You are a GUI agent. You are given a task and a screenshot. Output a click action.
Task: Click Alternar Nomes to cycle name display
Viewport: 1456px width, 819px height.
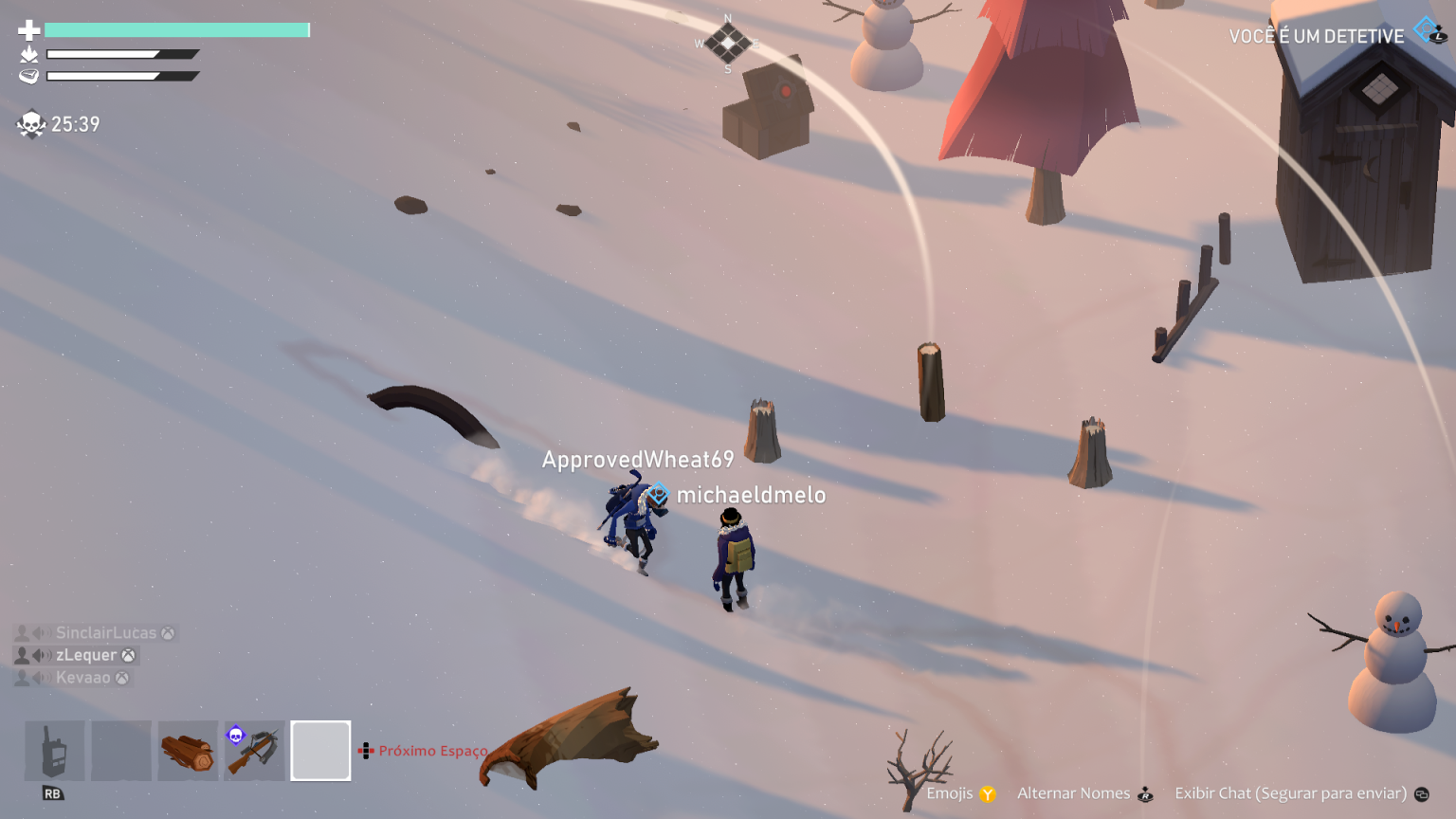click(1073, 792)
